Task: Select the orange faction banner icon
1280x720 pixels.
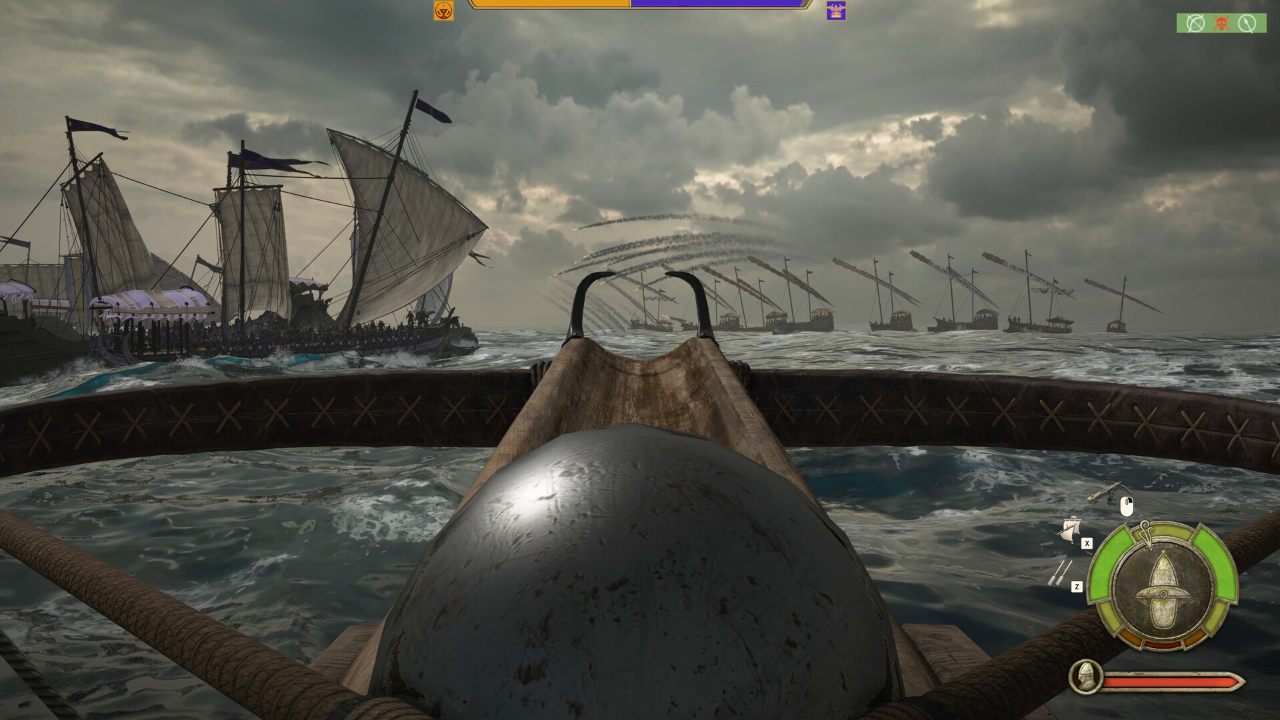Action: [x=443, y=12]
